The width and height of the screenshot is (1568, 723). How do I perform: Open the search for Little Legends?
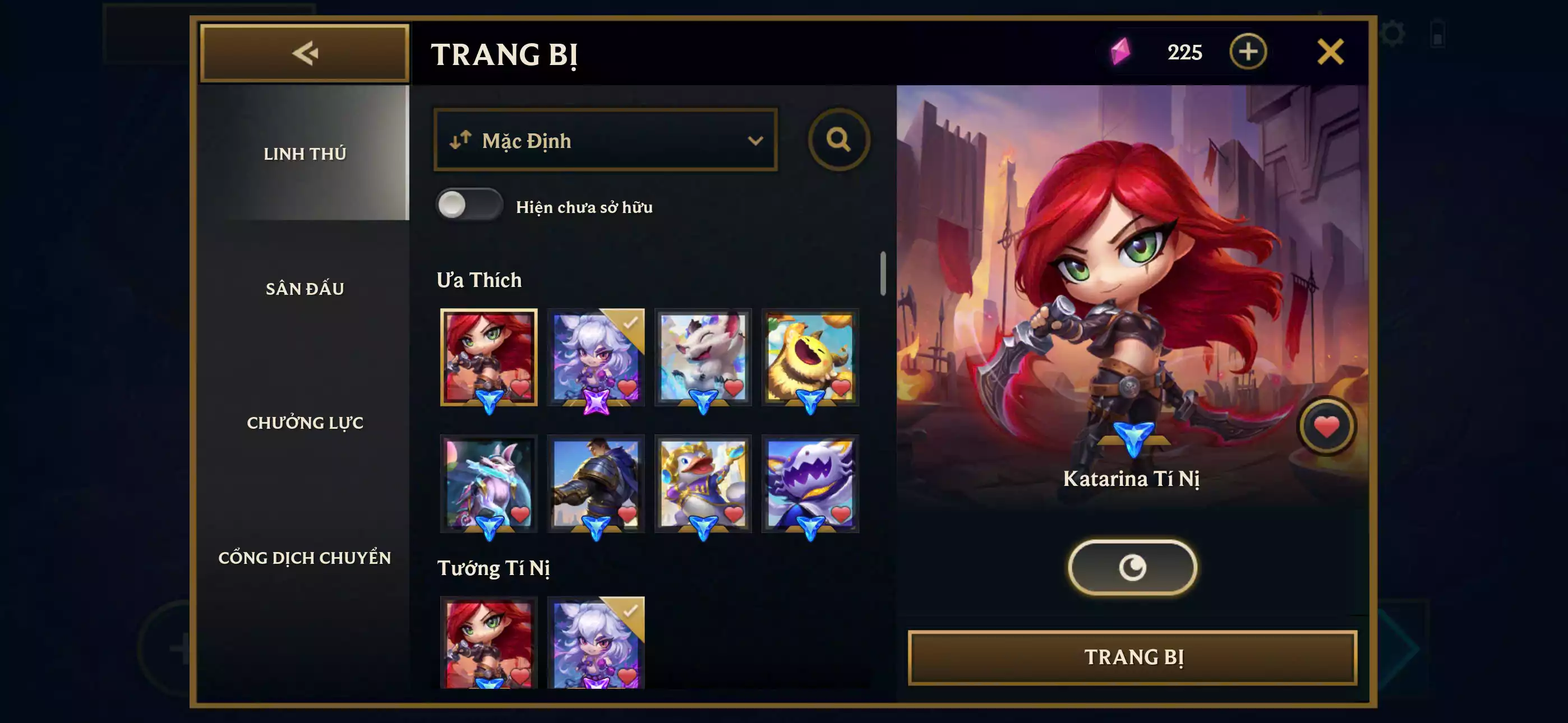tap(840, 140)
